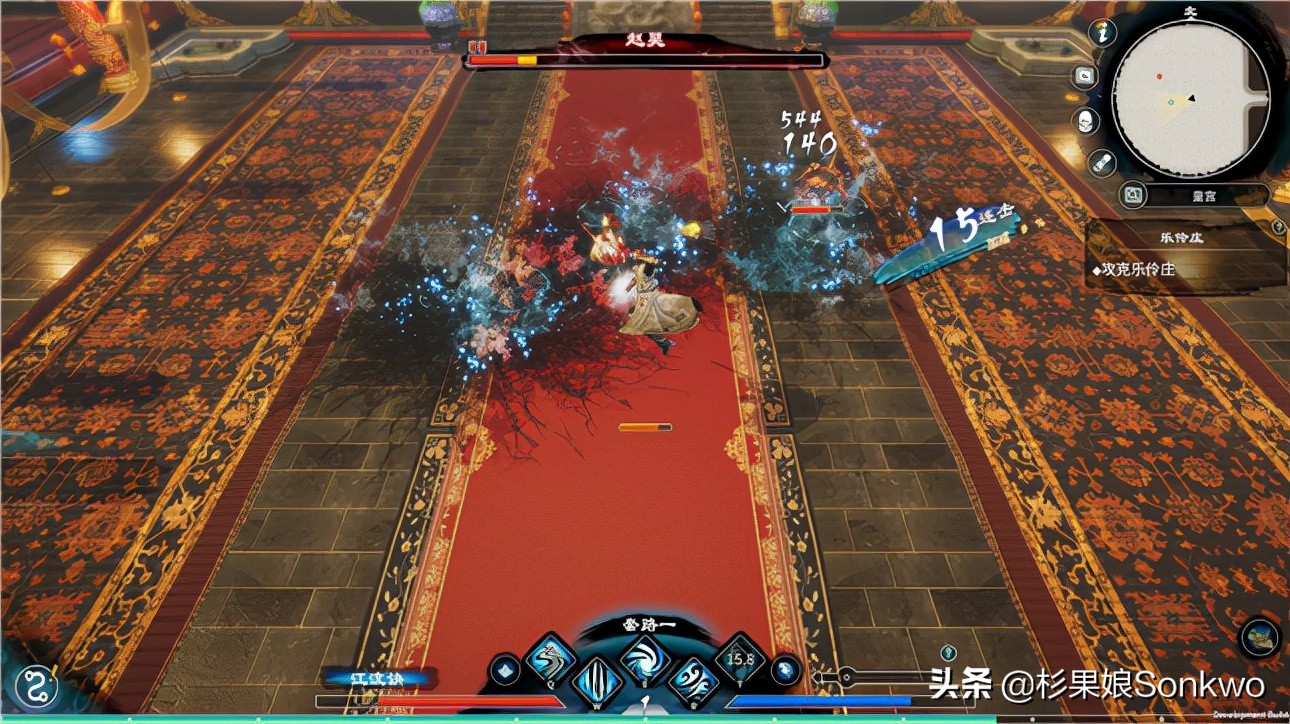Click the help icon on the quest panel

click(1278, 228)
